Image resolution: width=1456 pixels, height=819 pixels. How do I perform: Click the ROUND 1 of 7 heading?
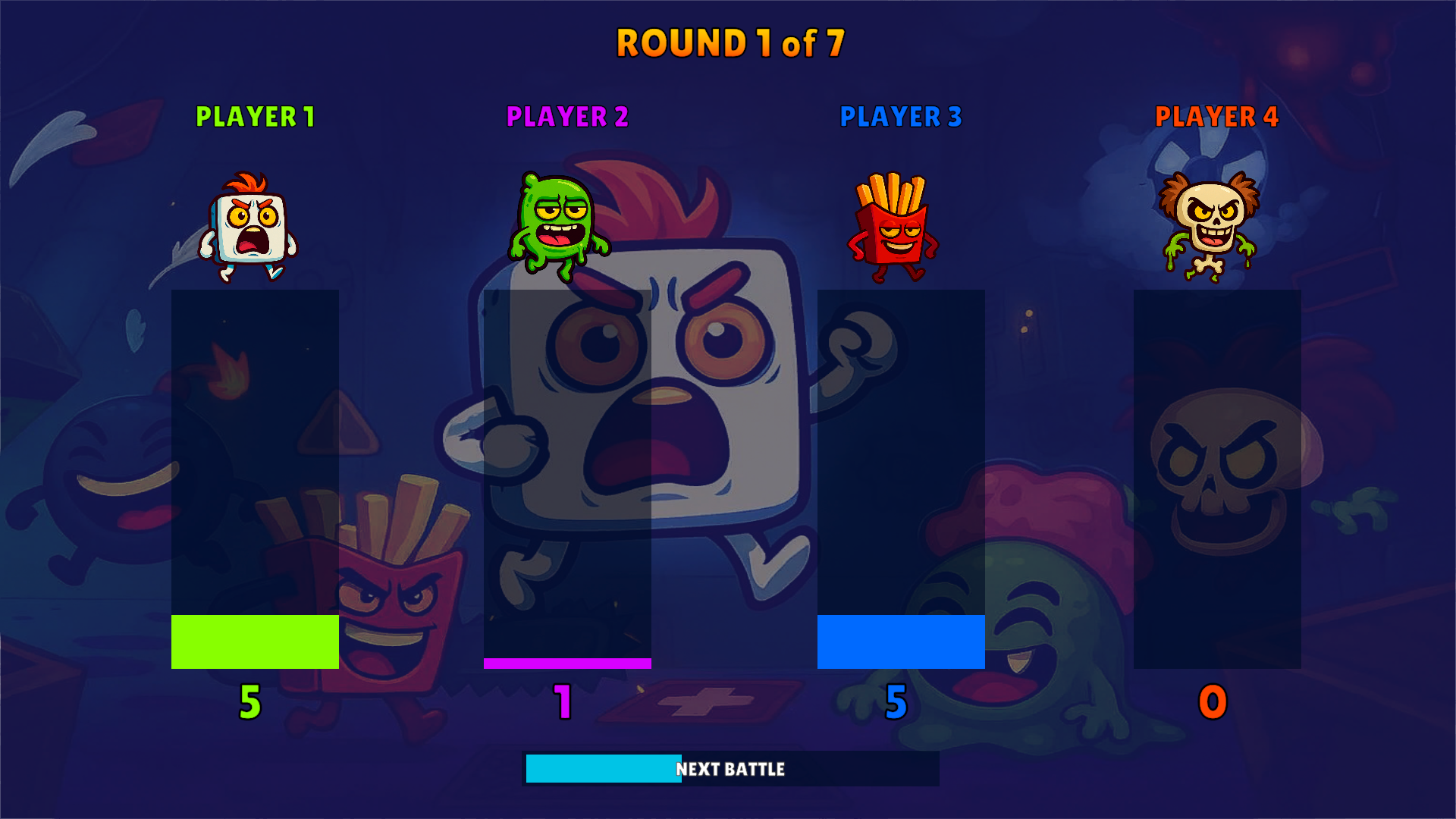click(728, 44)
